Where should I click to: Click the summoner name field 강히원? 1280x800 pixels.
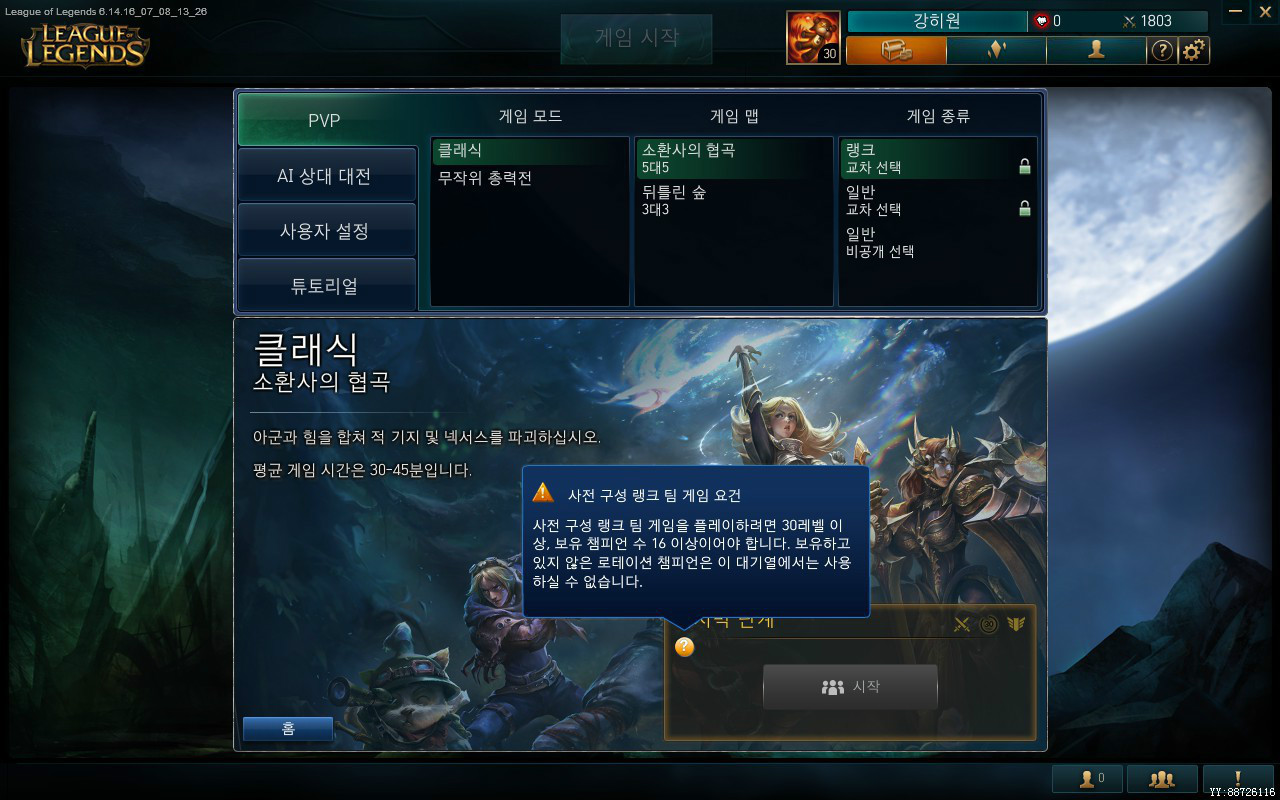pos(936,20)
